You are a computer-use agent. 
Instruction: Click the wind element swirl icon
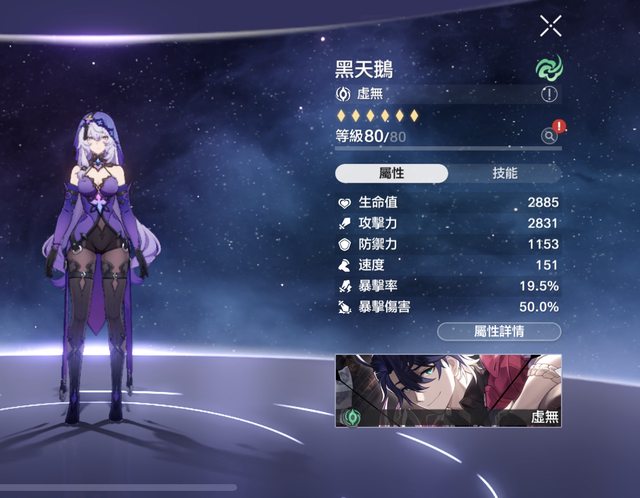point(548,68)
